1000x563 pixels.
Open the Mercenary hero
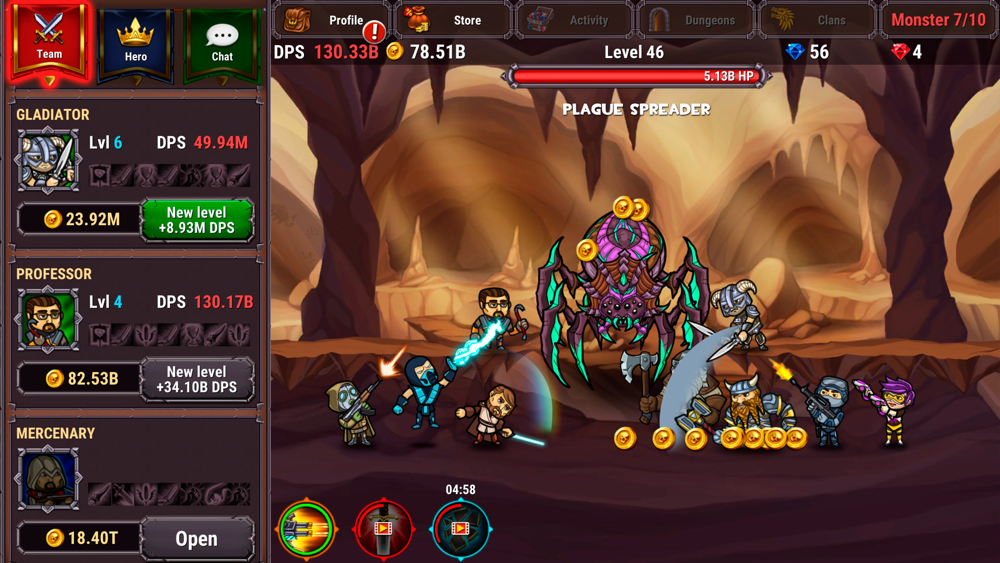click(196, 538)
